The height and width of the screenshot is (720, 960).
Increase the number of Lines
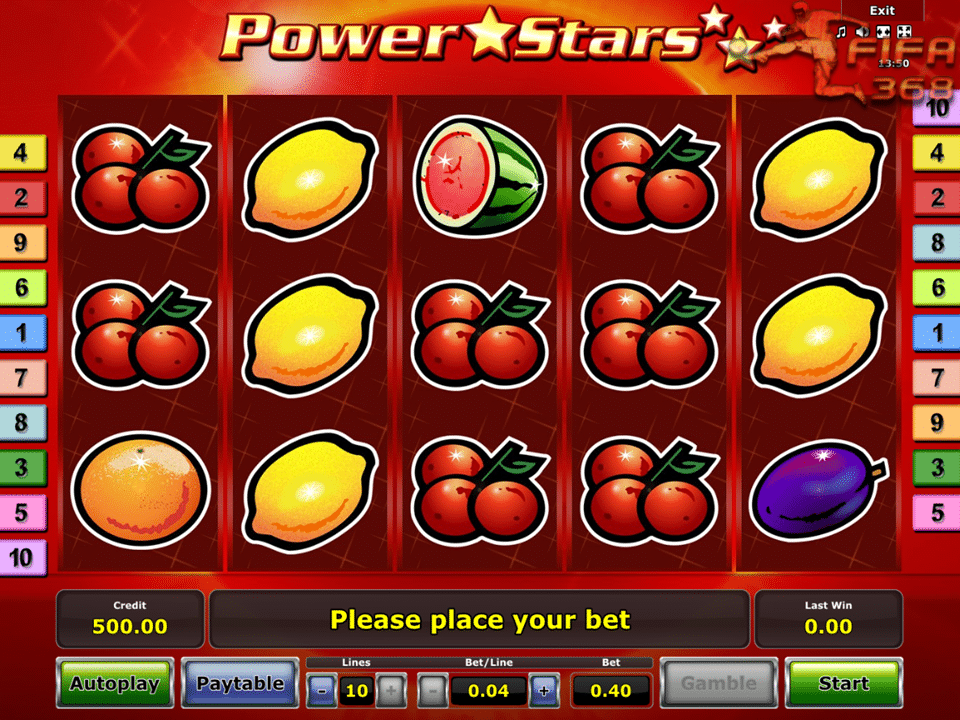(391, 690)
